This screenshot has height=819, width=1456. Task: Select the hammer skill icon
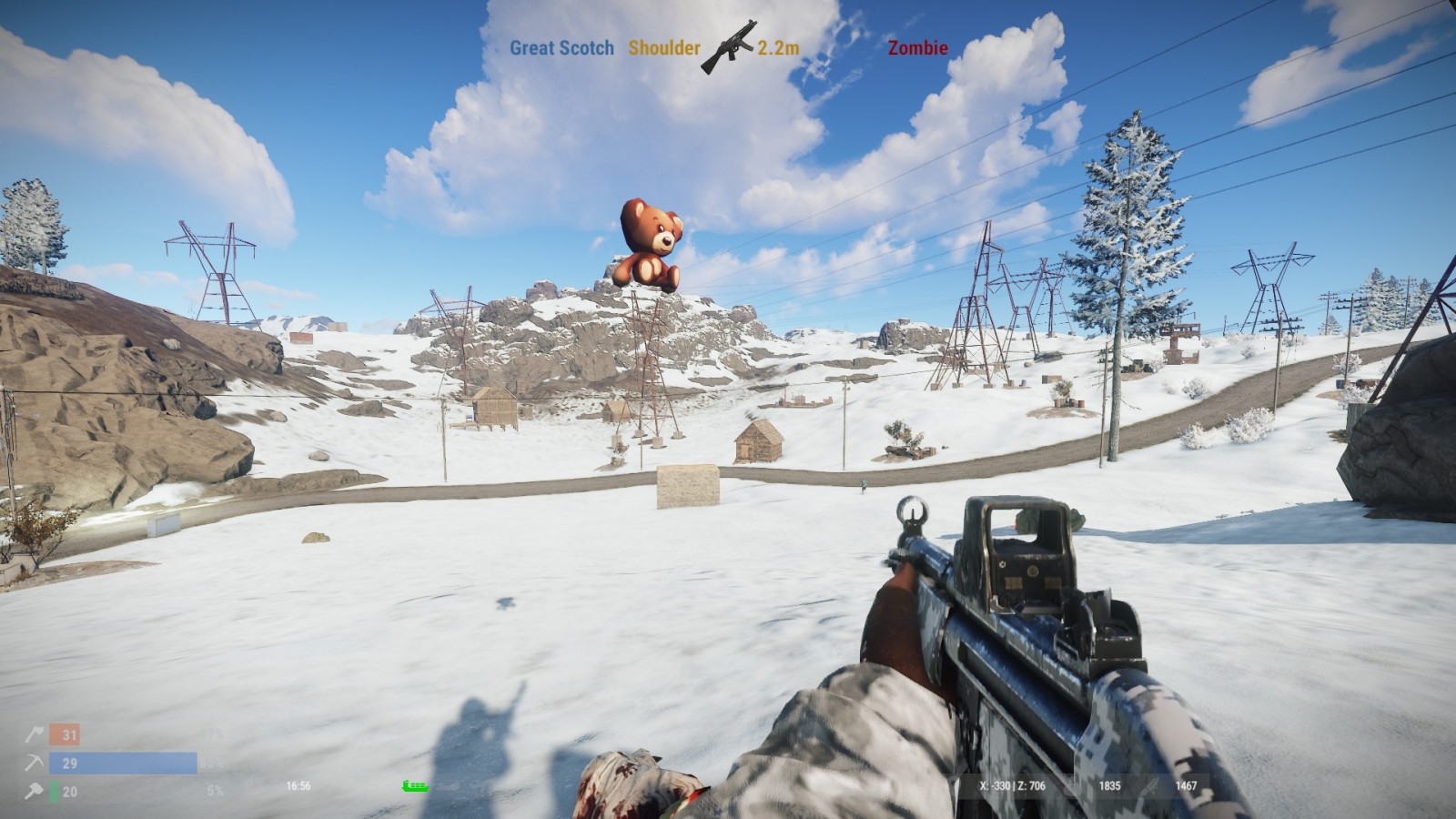(35, 792)
